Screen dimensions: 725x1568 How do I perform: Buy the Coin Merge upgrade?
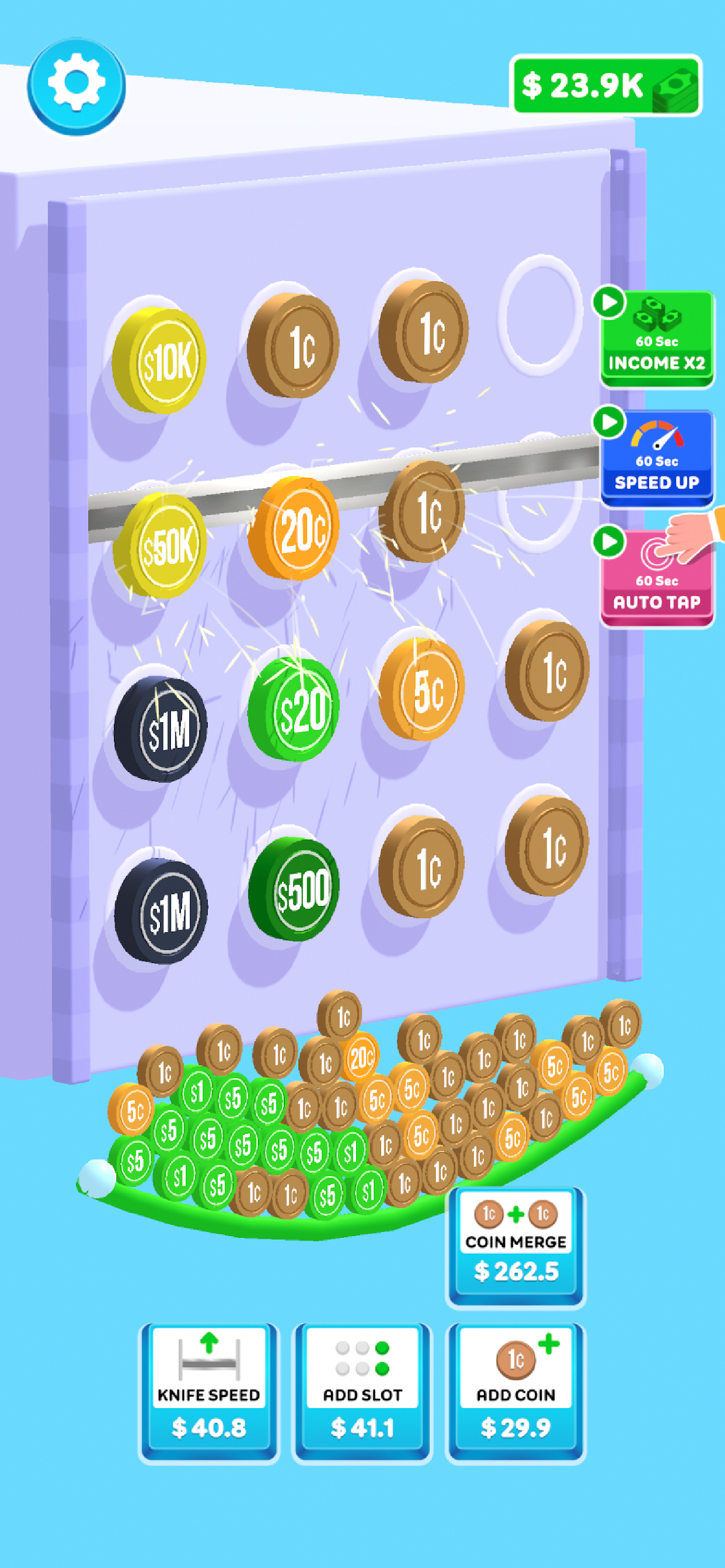515,1246
